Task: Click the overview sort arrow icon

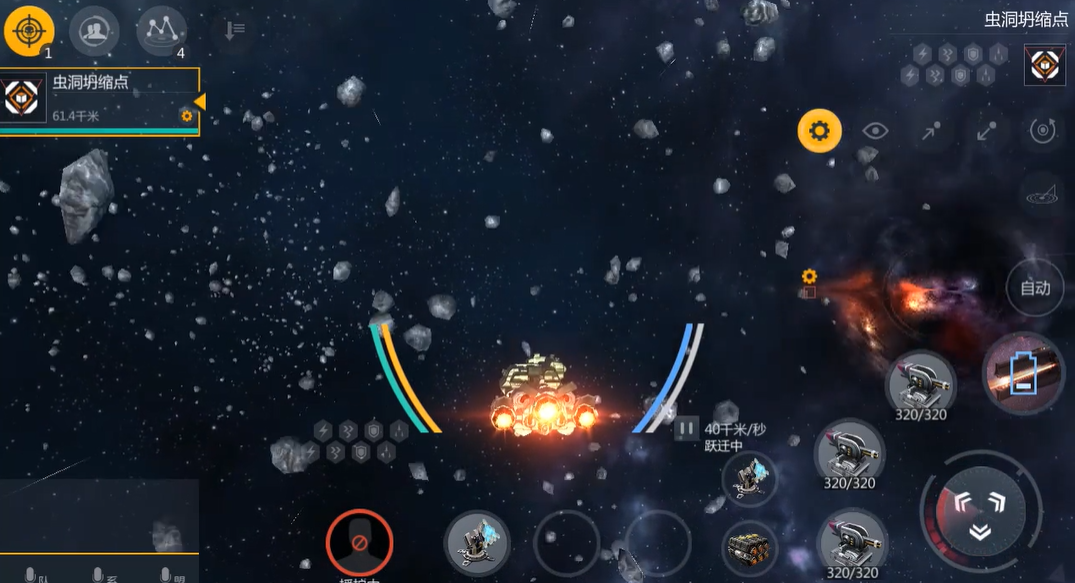Action: [234, 31]
